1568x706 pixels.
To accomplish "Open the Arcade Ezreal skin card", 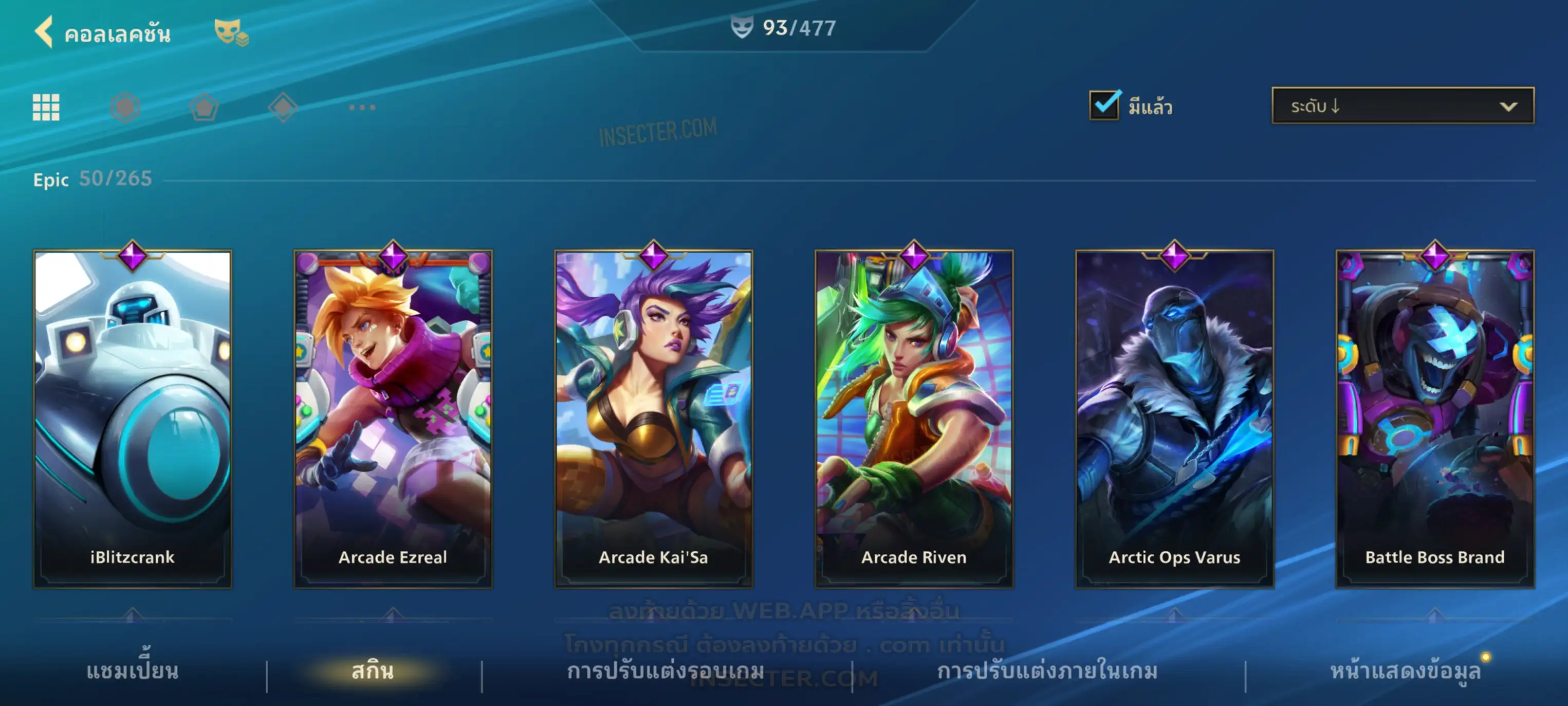I will (x=393, y=419).
